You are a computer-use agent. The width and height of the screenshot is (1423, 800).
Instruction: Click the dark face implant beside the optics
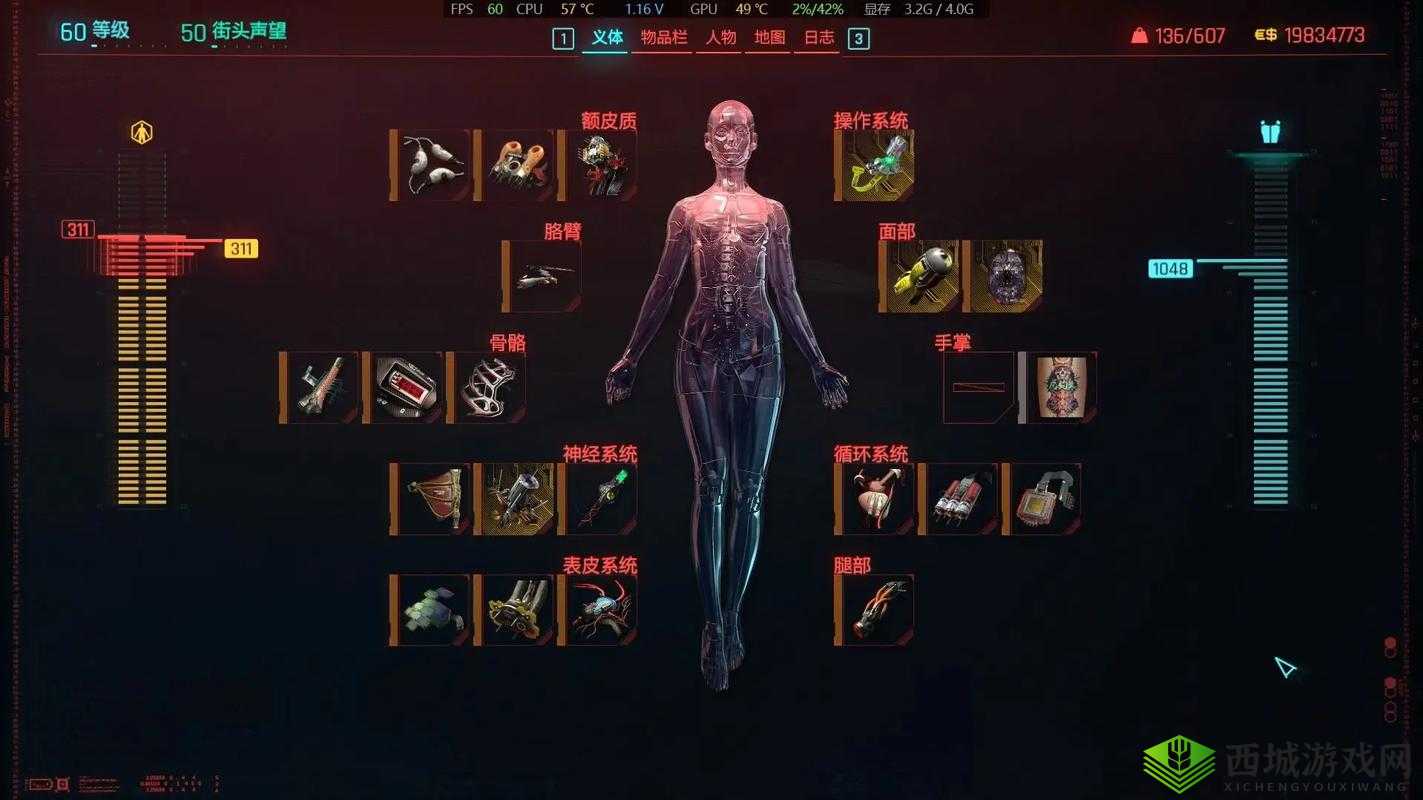pyautogui.click(x=1005, y=270)
